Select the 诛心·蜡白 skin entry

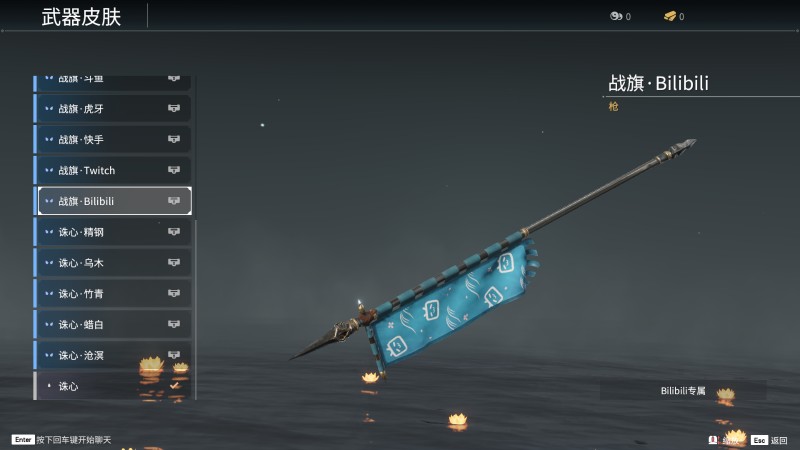112,325
